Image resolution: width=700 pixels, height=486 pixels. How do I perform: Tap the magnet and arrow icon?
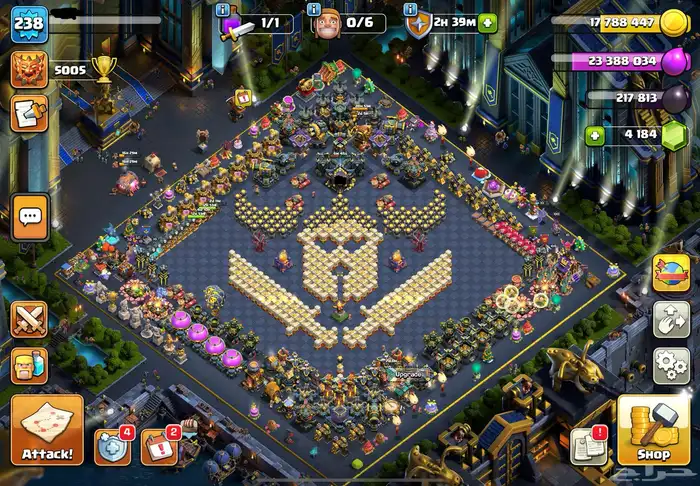click(671, 319)
